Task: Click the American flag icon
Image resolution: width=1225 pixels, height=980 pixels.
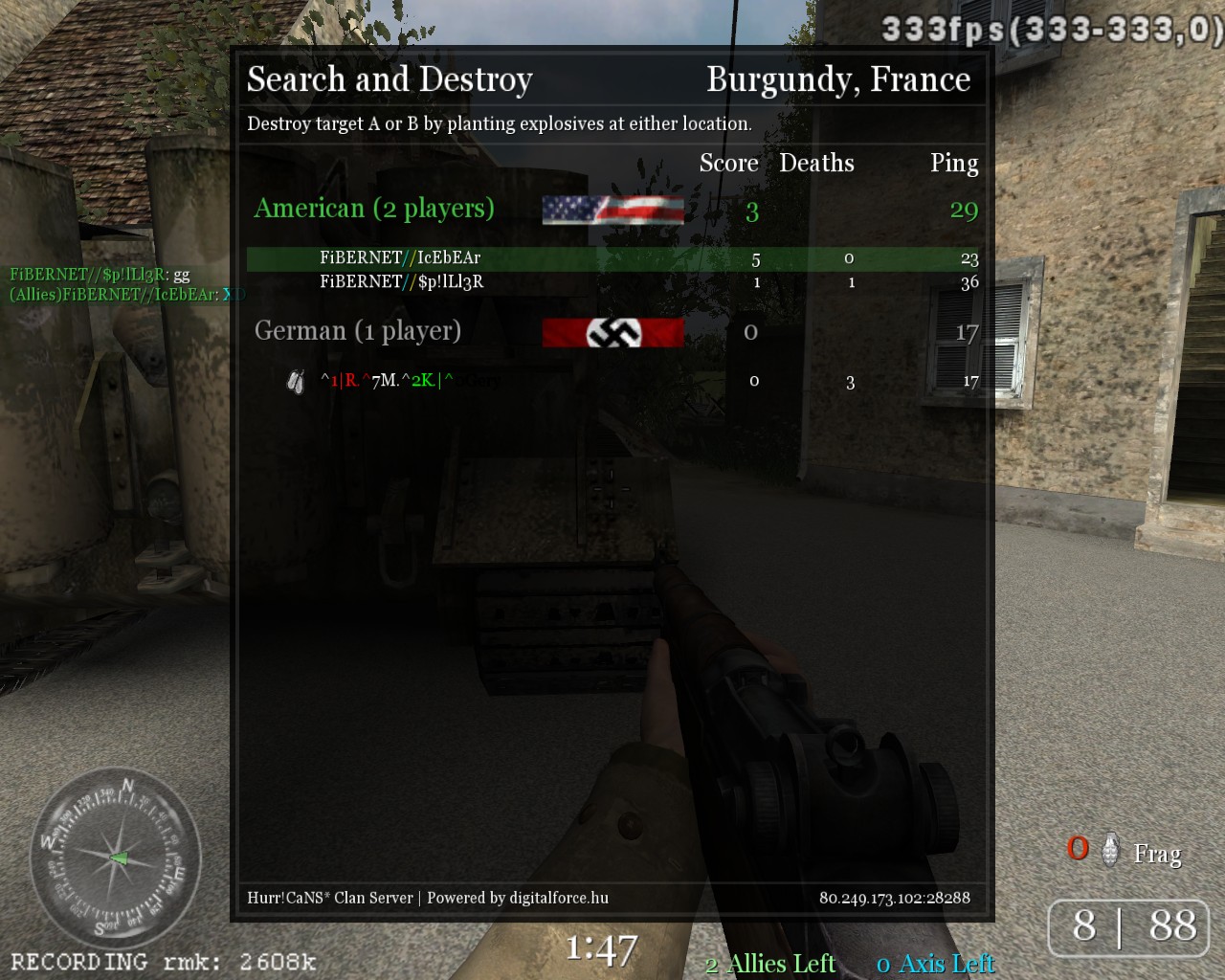Action: [x=612, y=210]
